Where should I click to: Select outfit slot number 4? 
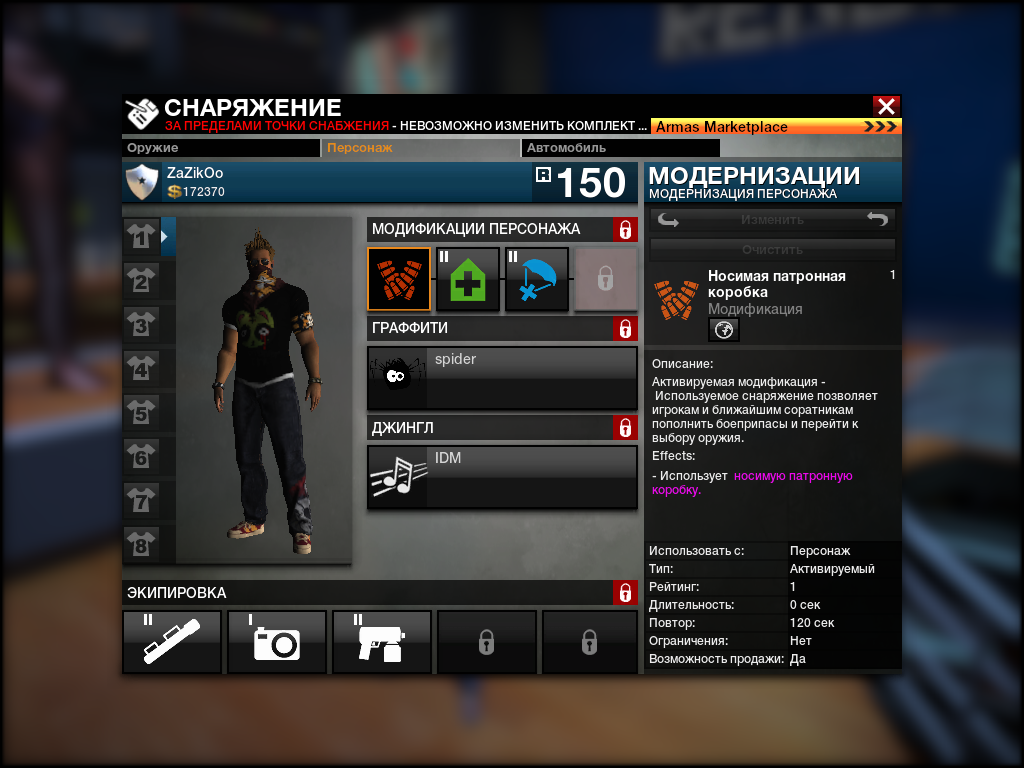[142, 369]
